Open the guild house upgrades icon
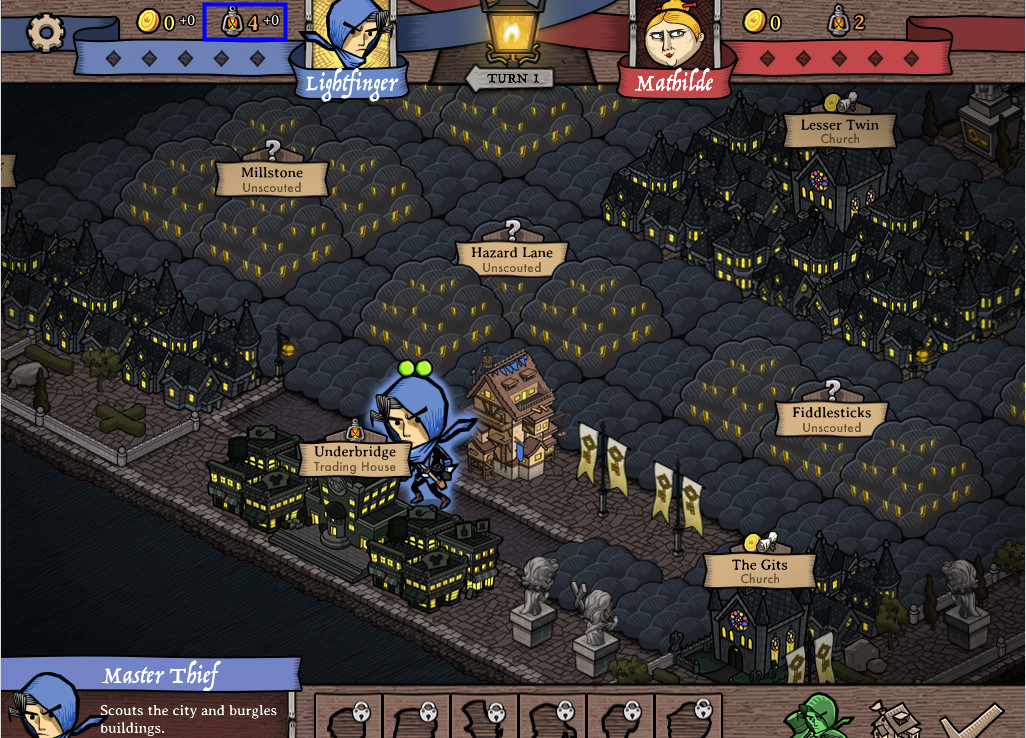This screenshot has width=1026, height=738. point(893,718)
